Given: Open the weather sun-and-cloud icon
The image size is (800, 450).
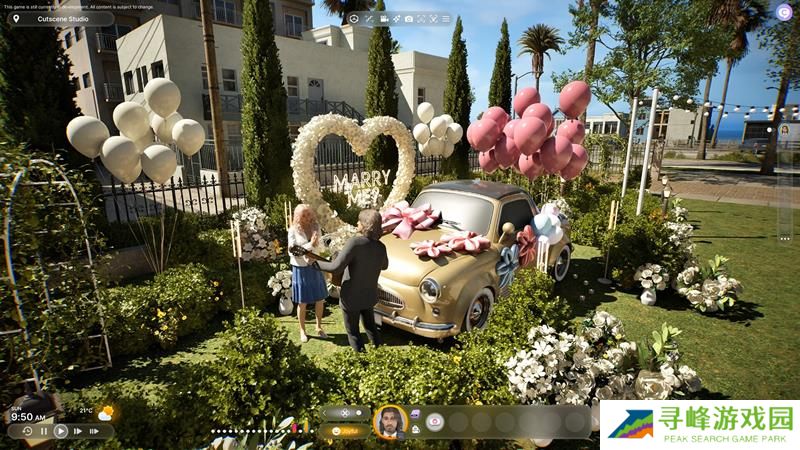Looking at the screenshot, I should click(105, 412).
